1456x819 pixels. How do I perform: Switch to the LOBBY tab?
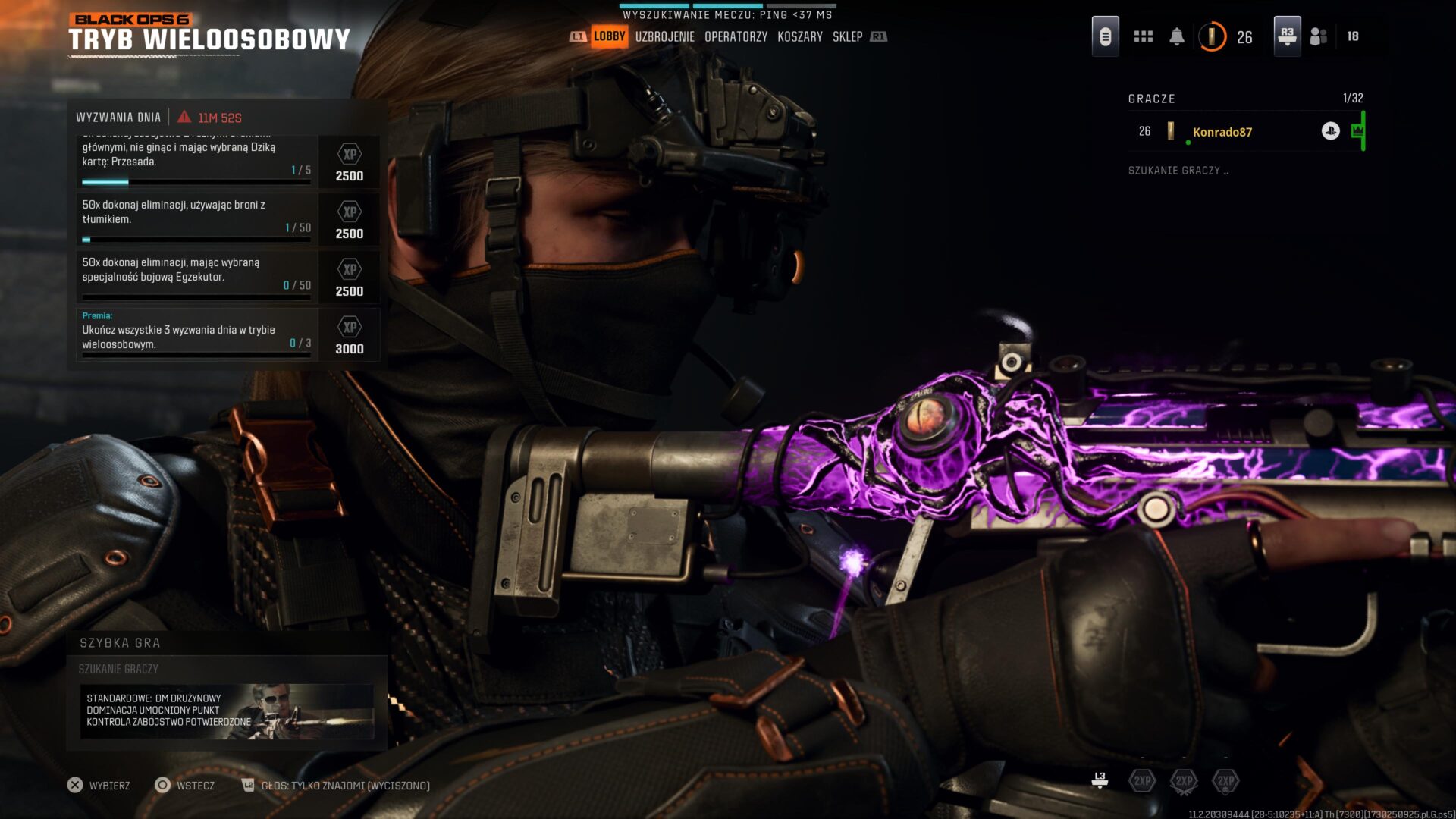[x=609, y=36]
